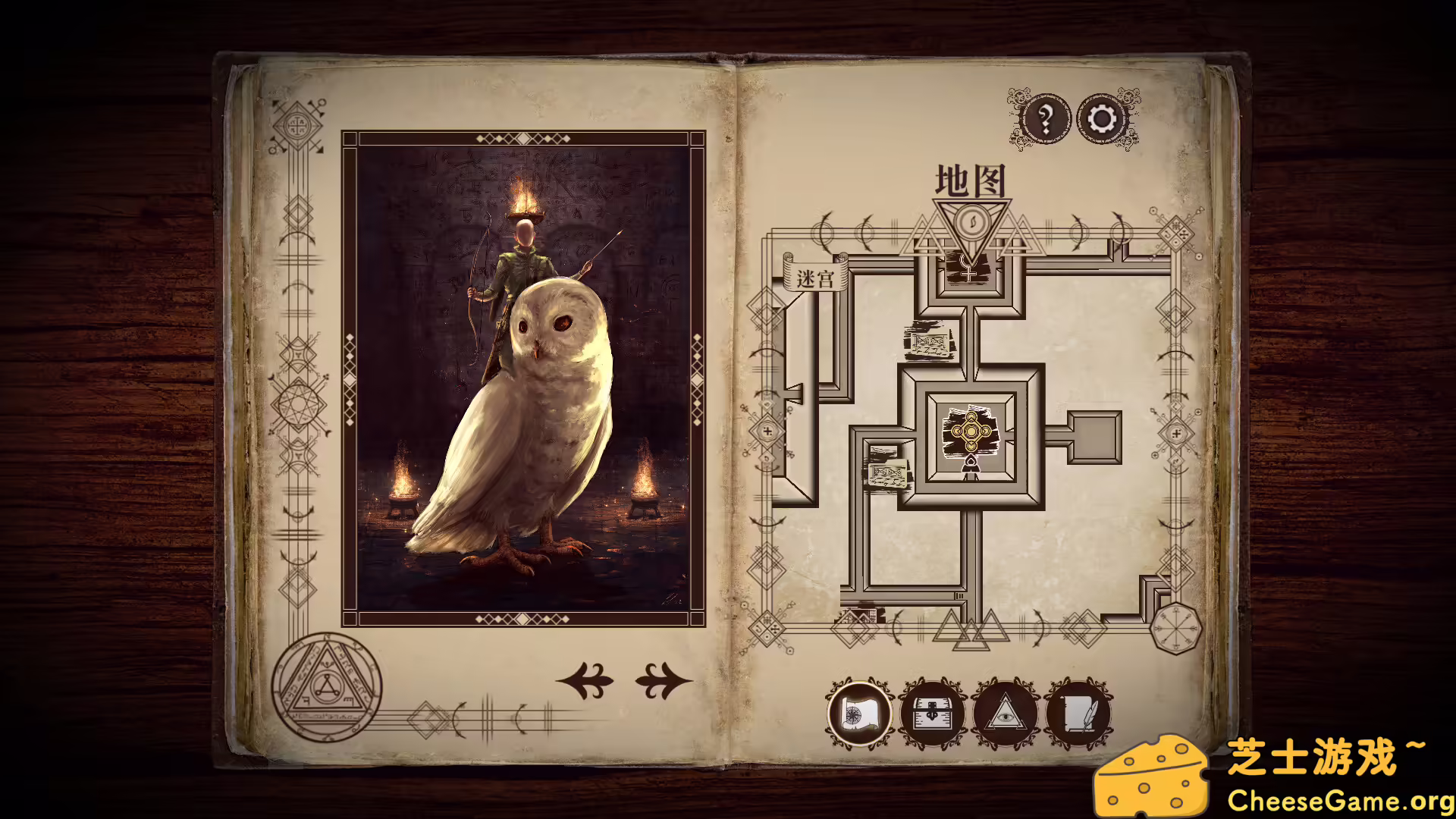Open the settings gear icon
Viewport: 1456px width, 819px height.
point(1100,118)
